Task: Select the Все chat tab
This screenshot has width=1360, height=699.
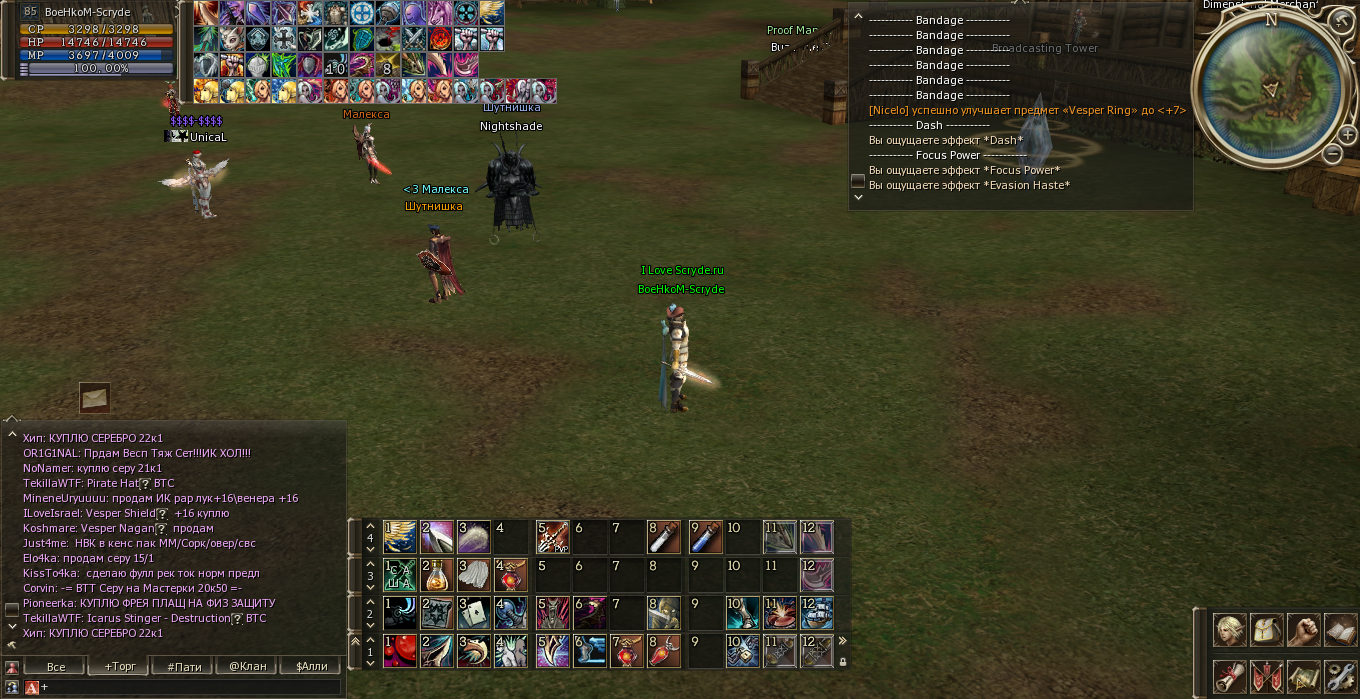Action: point(56,666)
